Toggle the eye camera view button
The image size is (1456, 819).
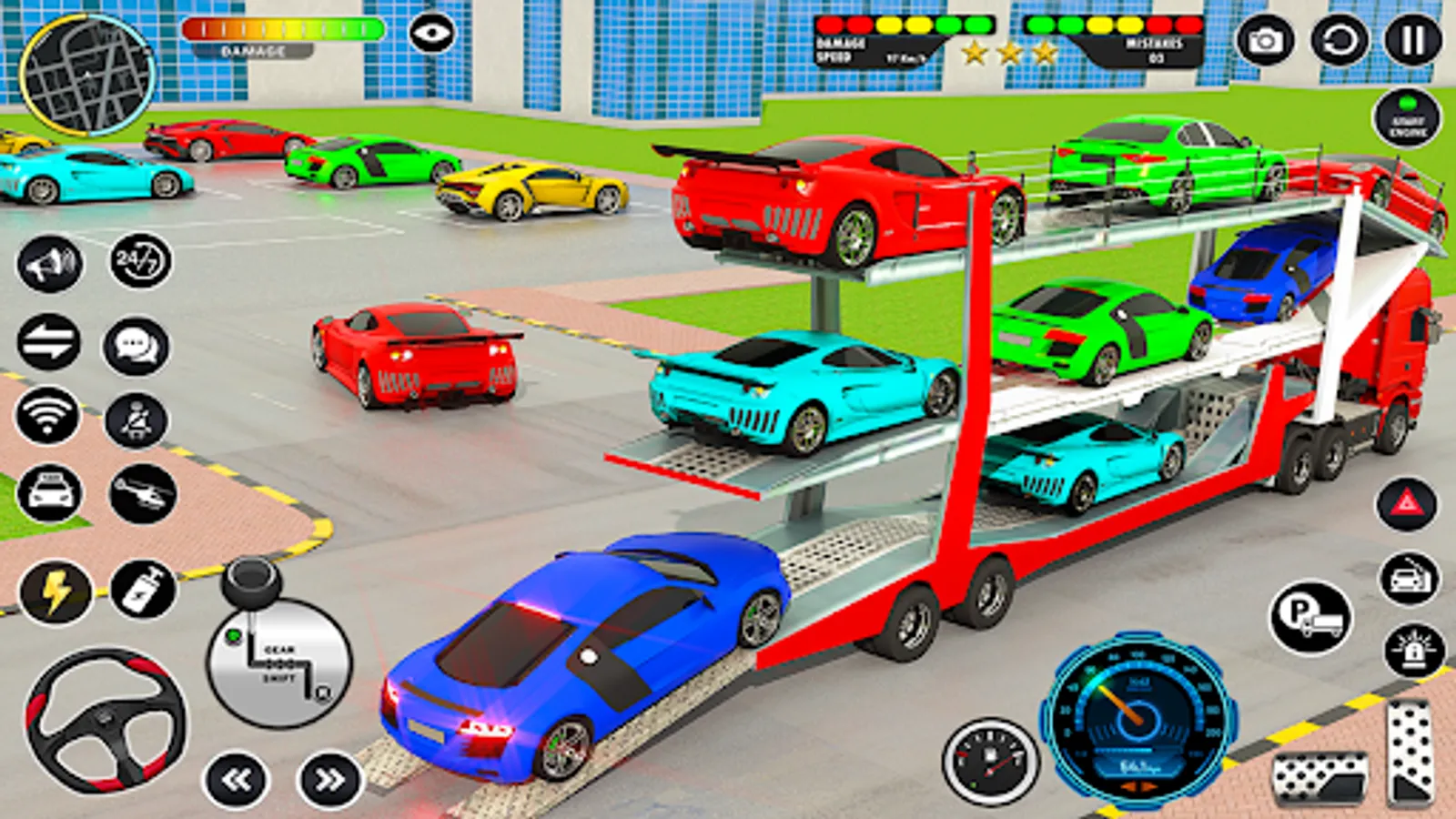point(431,35)
